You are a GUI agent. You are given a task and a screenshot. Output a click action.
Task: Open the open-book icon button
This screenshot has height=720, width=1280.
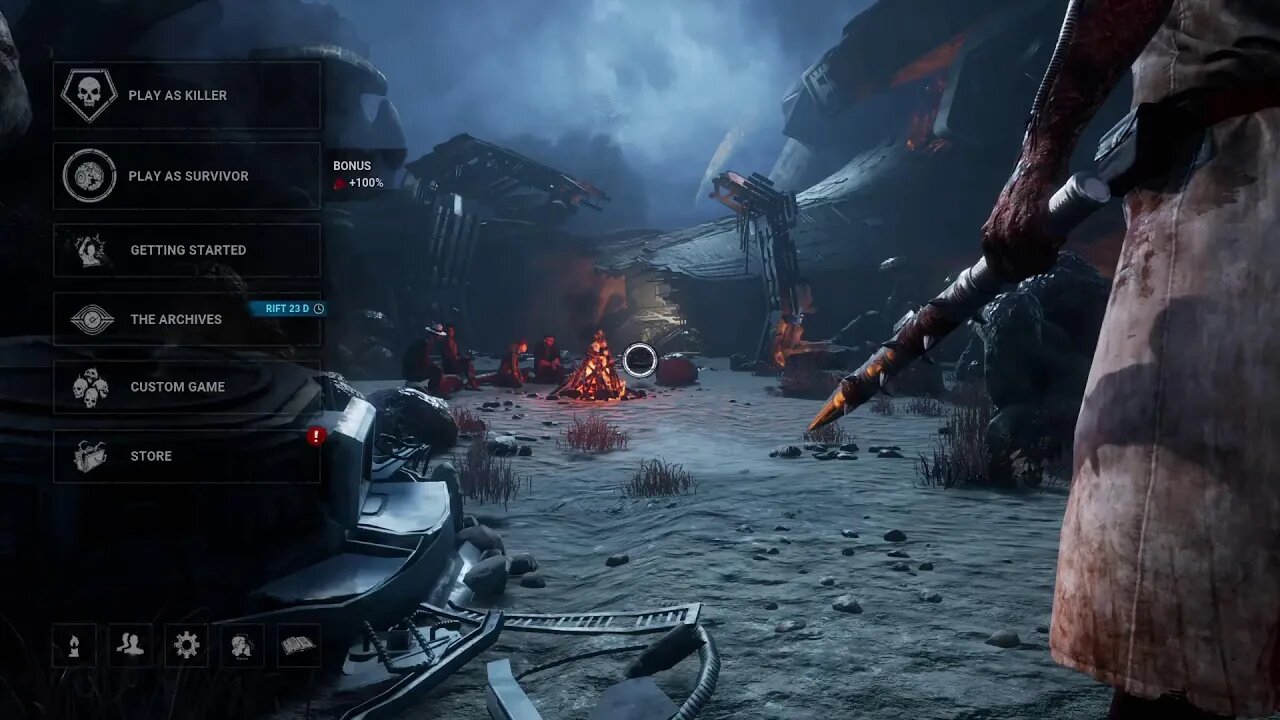point(298,645)
